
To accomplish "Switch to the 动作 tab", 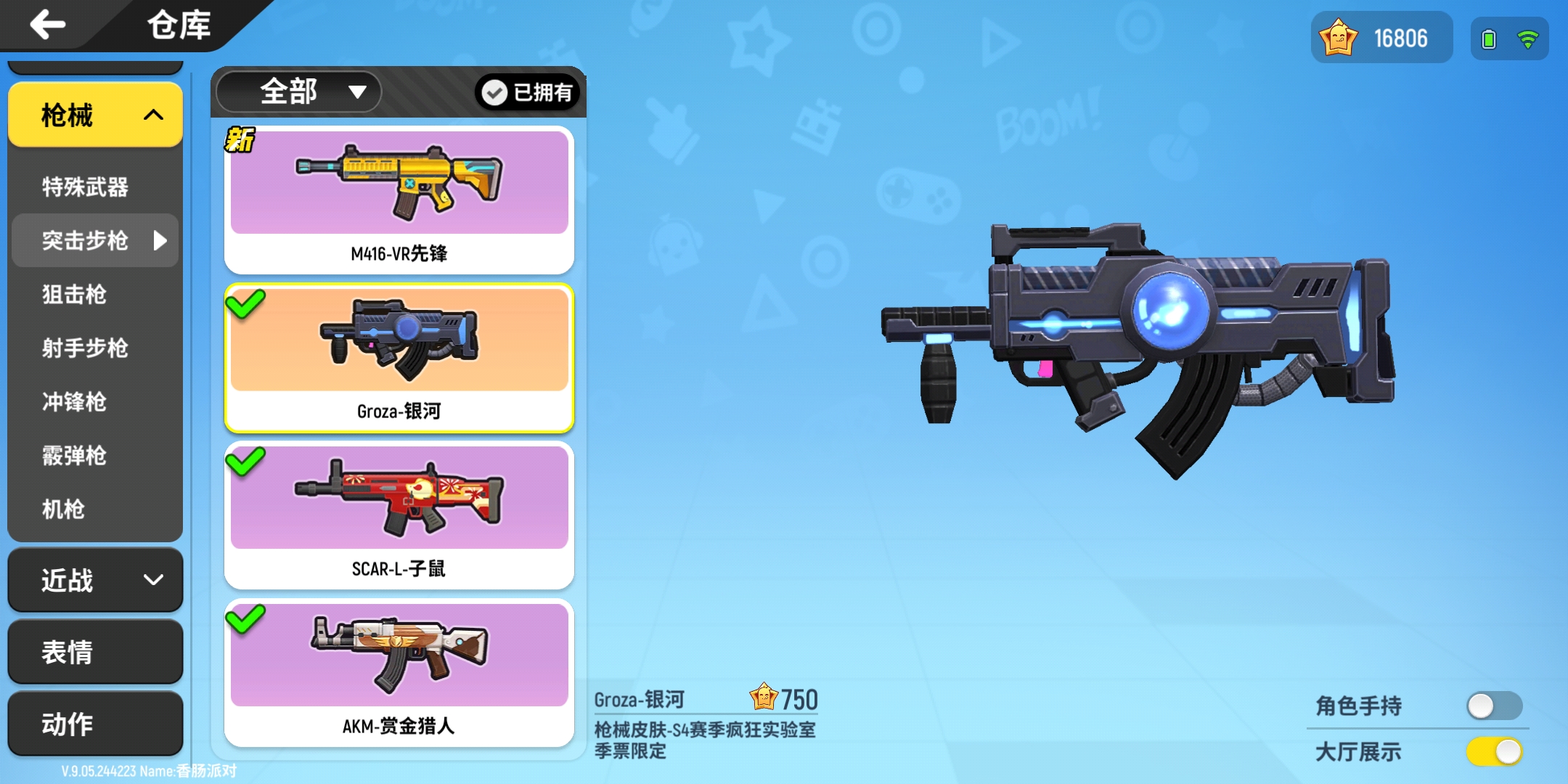I will pos(94,723).
